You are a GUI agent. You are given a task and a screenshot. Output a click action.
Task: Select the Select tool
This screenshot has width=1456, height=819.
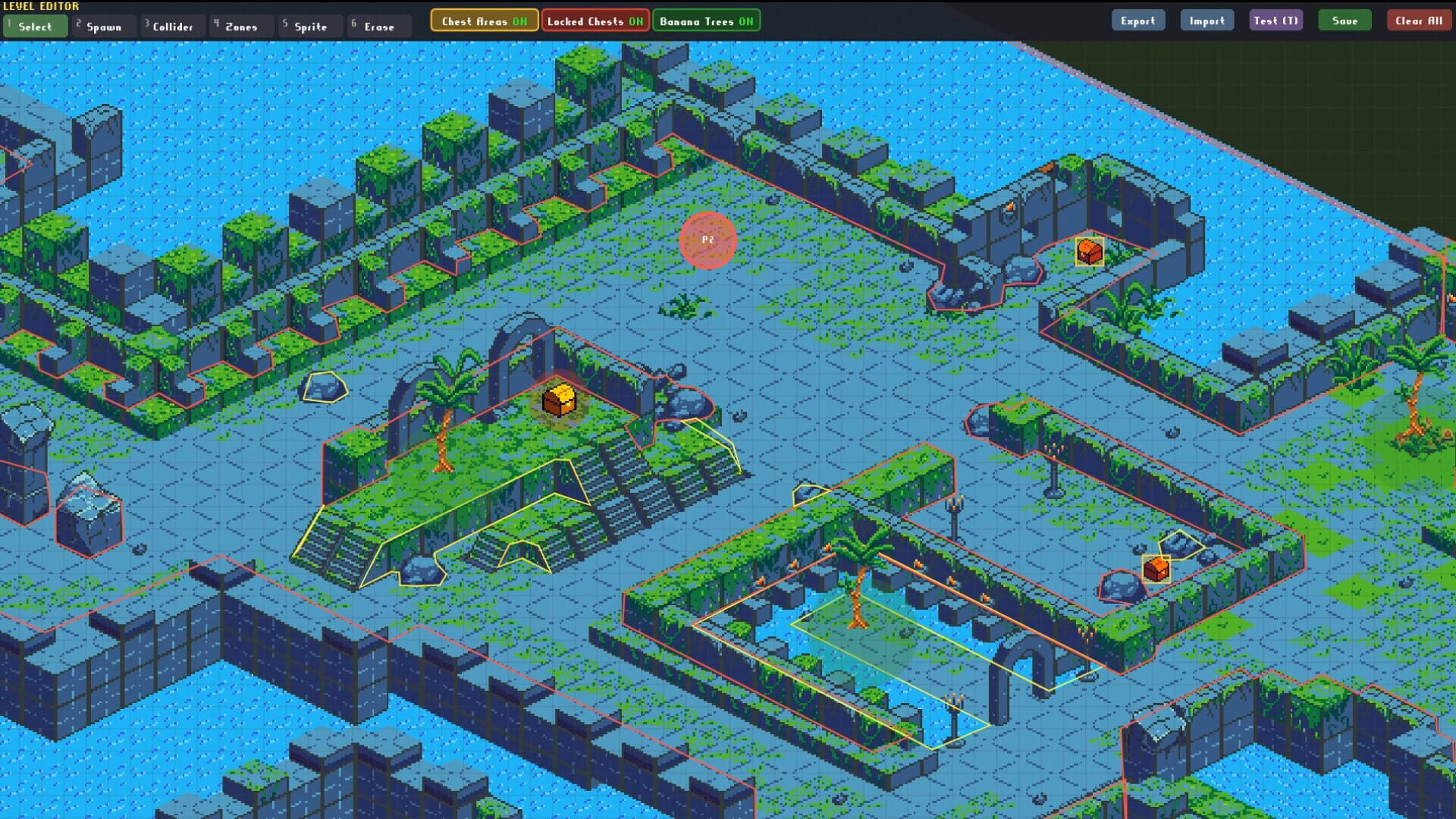tap(34, 25)
